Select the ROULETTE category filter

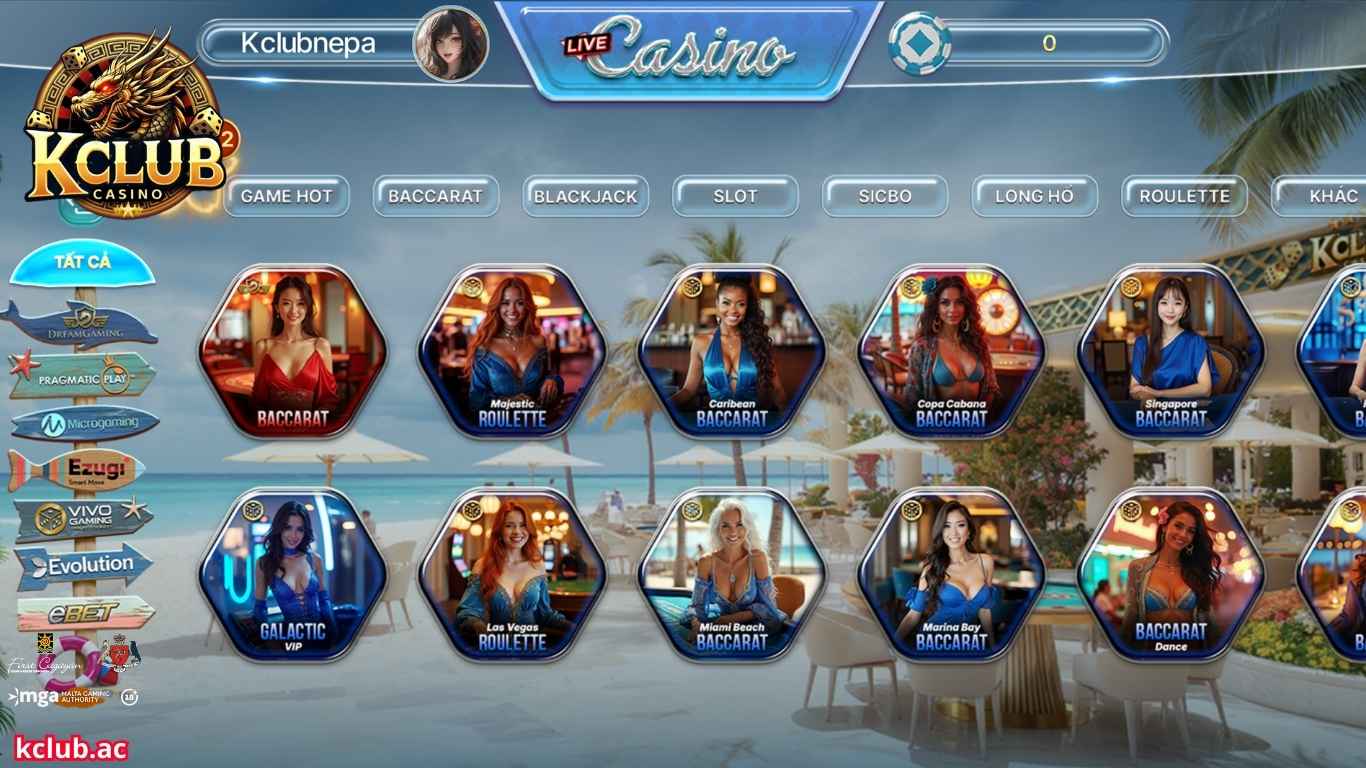pos(1184,196)
